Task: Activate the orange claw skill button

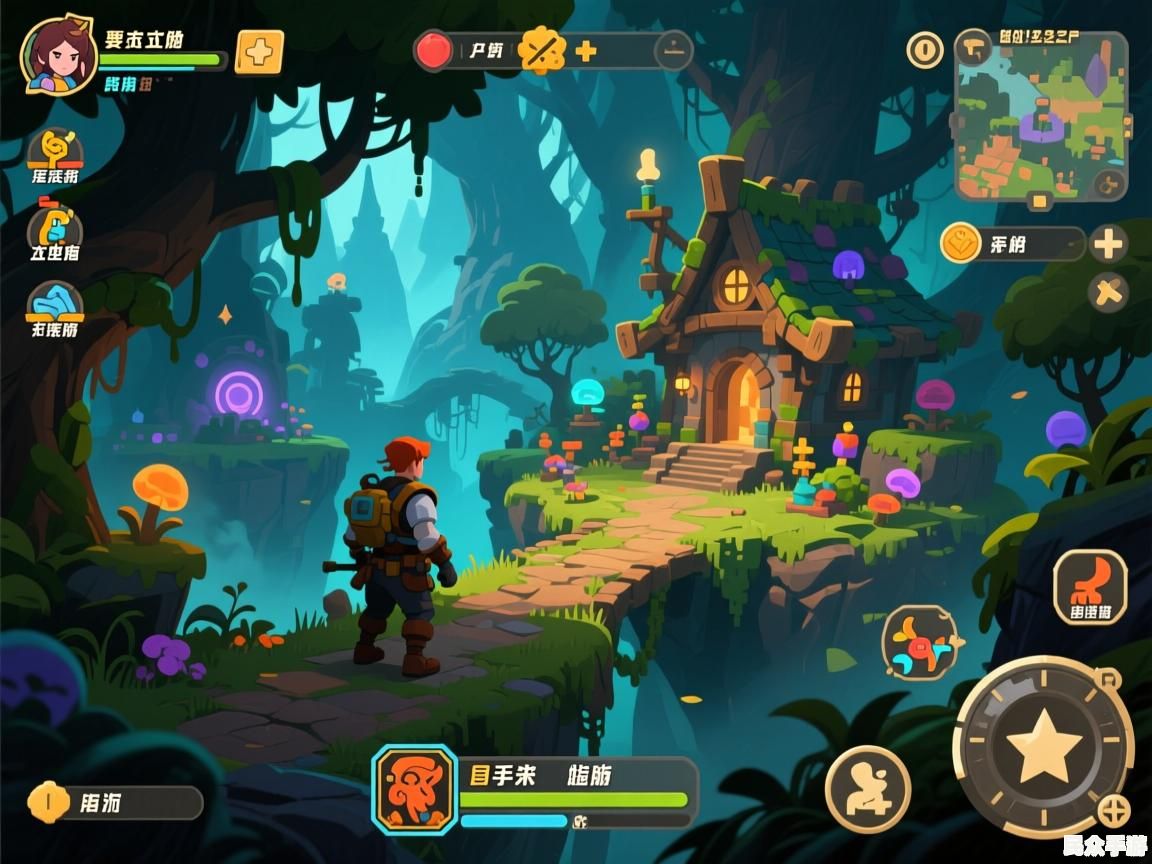Action: tap(1090, 587)
